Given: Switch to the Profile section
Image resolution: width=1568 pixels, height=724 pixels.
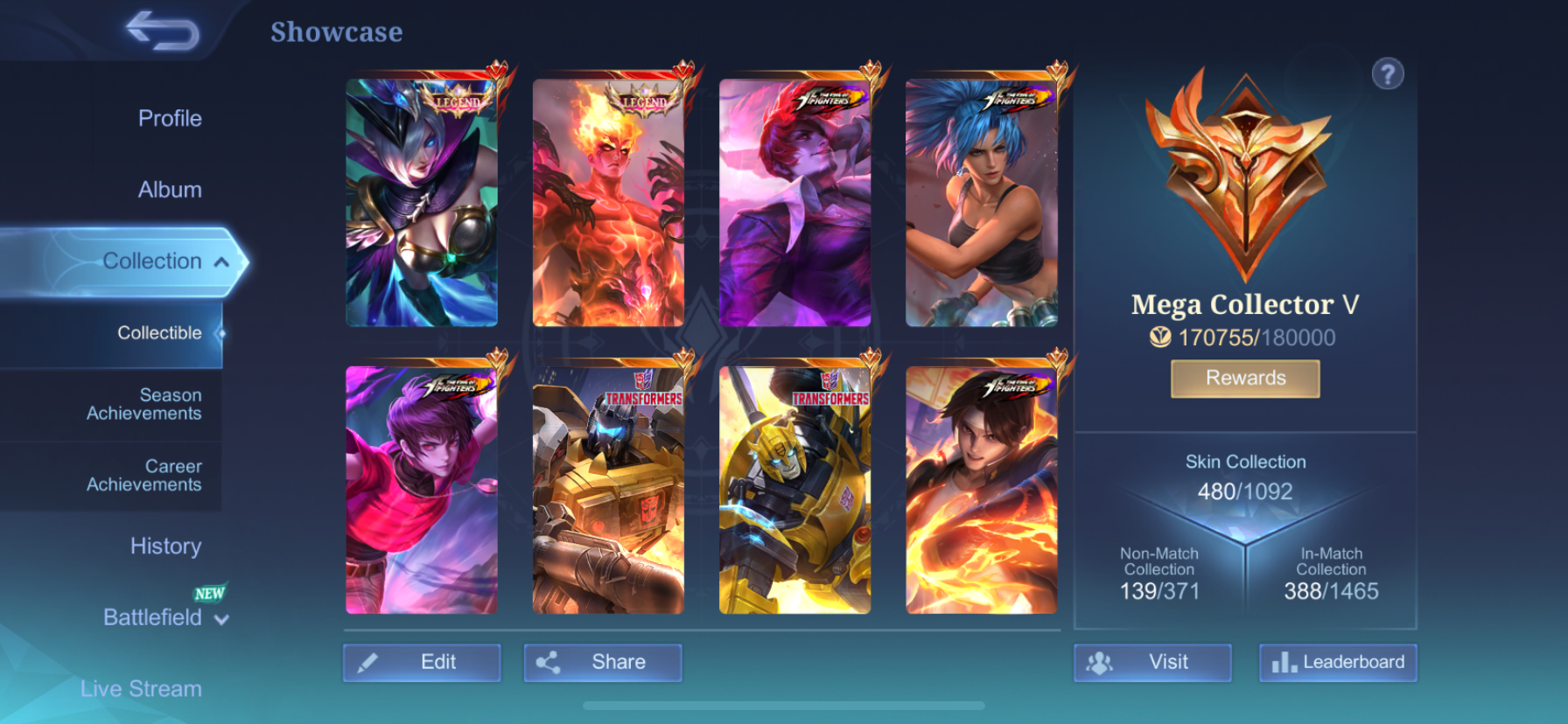Looking at the screenshot, I should click(168, 118).
